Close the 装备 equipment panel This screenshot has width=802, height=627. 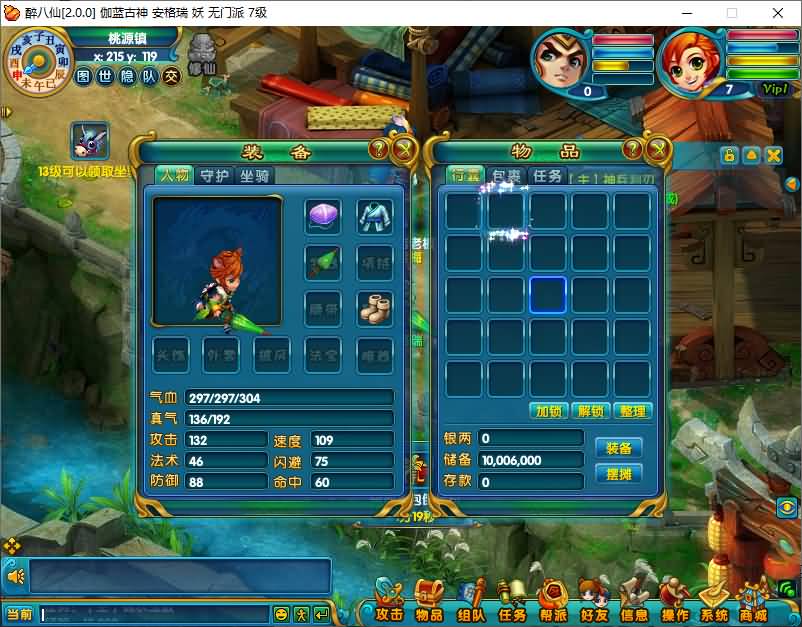coord(404,150)
